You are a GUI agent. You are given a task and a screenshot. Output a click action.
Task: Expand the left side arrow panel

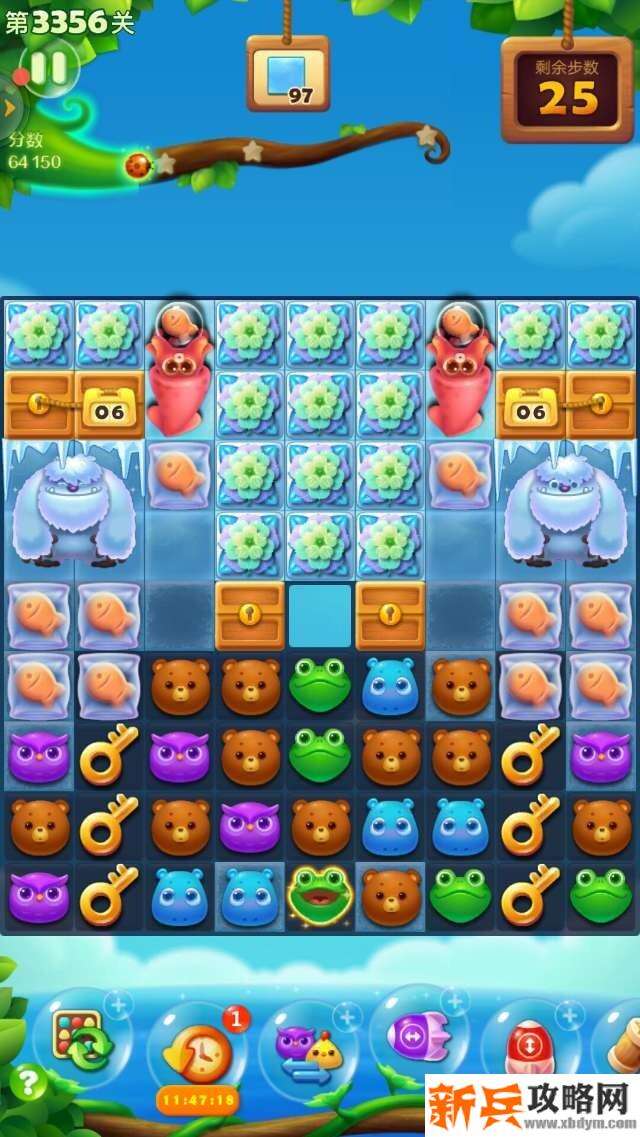pos(9,106)
